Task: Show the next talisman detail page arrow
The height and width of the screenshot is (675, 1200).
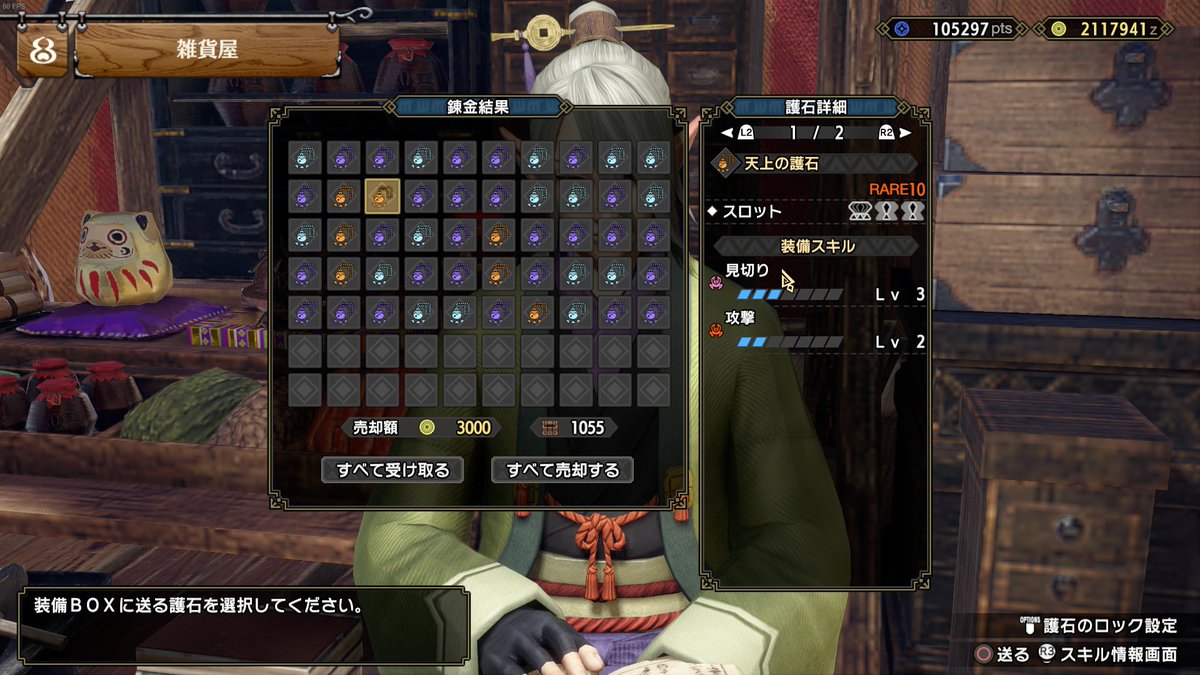Action: click(x=905, y=132)
